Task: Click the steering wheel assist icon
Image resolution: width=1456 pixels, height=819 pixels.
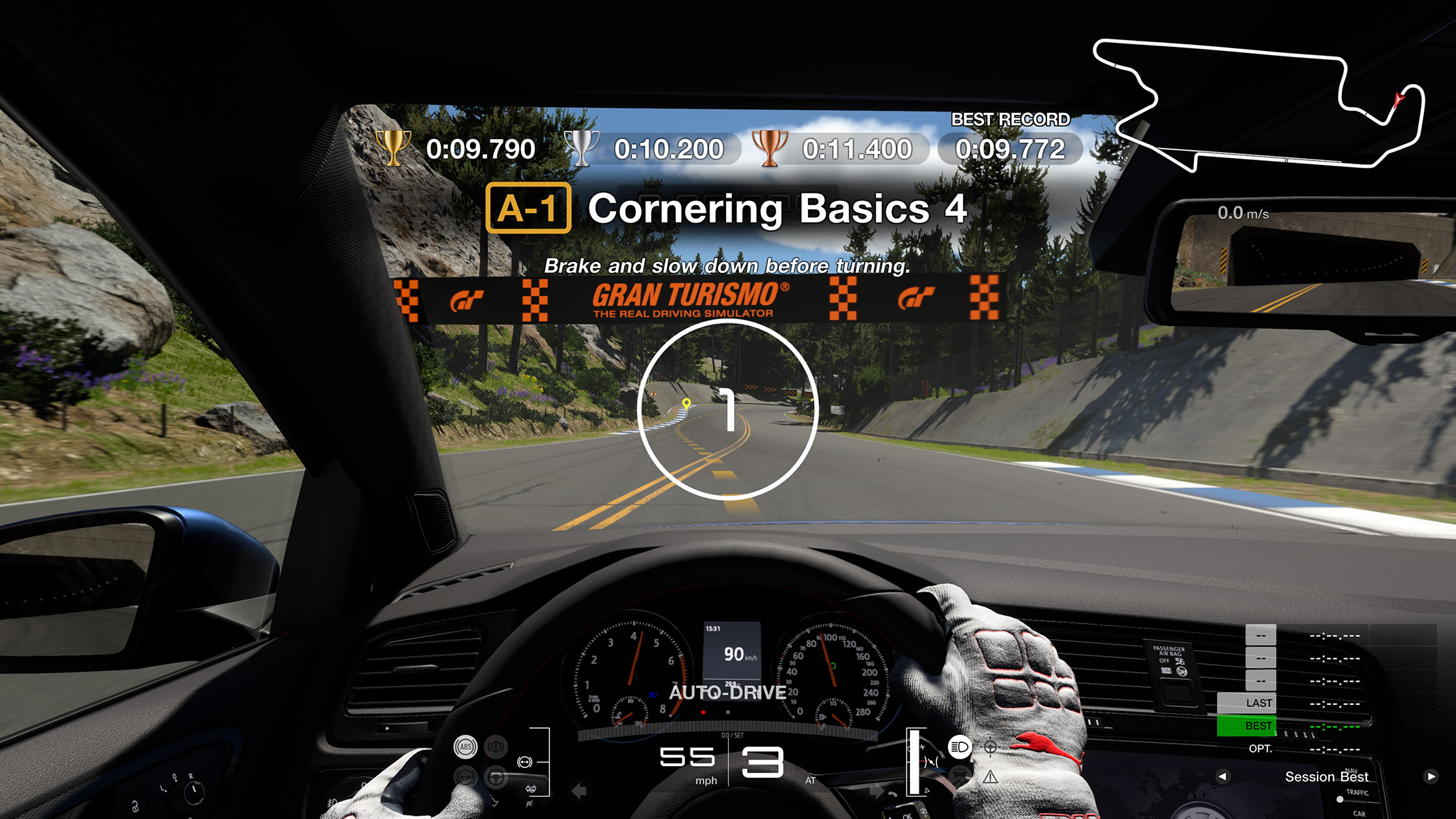Action: (496, 777)
